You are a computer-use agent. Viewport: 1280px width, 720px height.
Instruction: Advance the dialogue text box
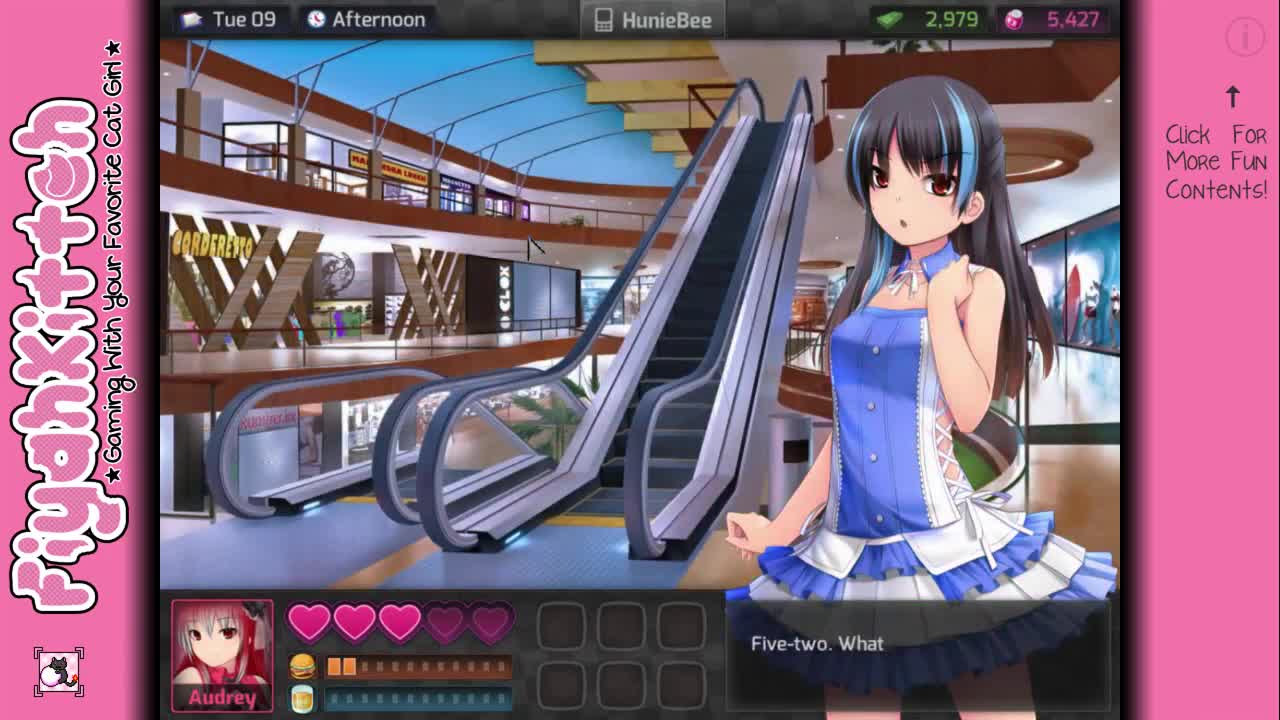point(918,650)
